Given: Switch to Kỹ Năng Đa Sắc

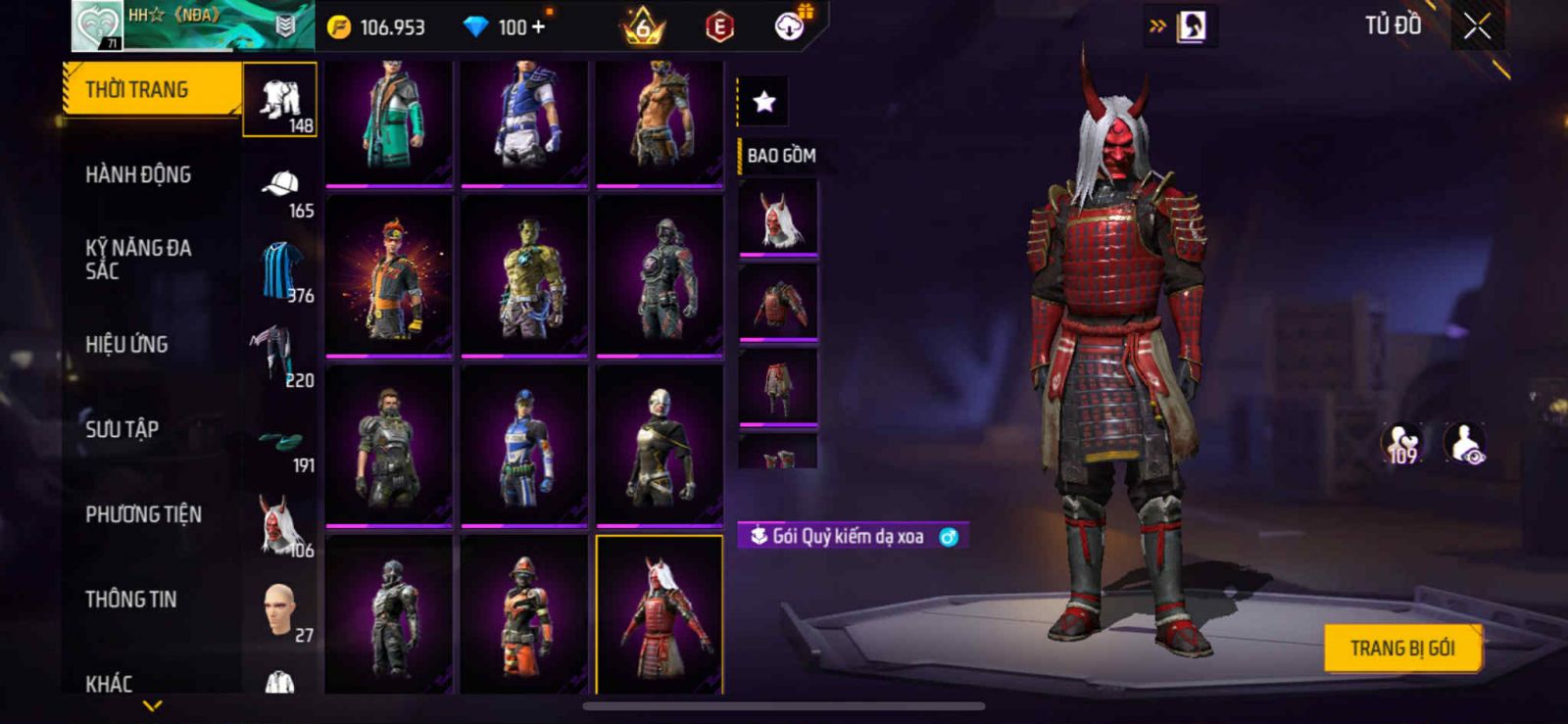Looking at the screenshot, I should tap(138, 260).
